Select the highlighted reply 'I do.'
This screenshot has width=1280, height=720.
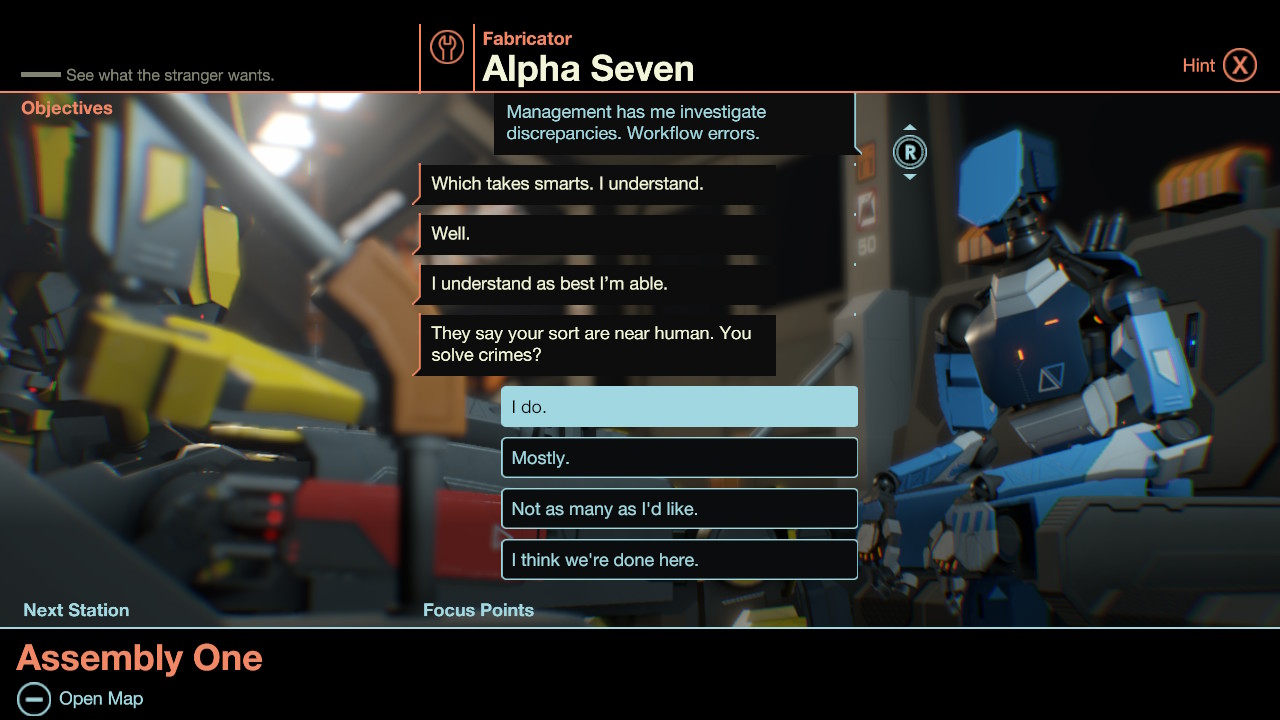click(x=679, y=406)
